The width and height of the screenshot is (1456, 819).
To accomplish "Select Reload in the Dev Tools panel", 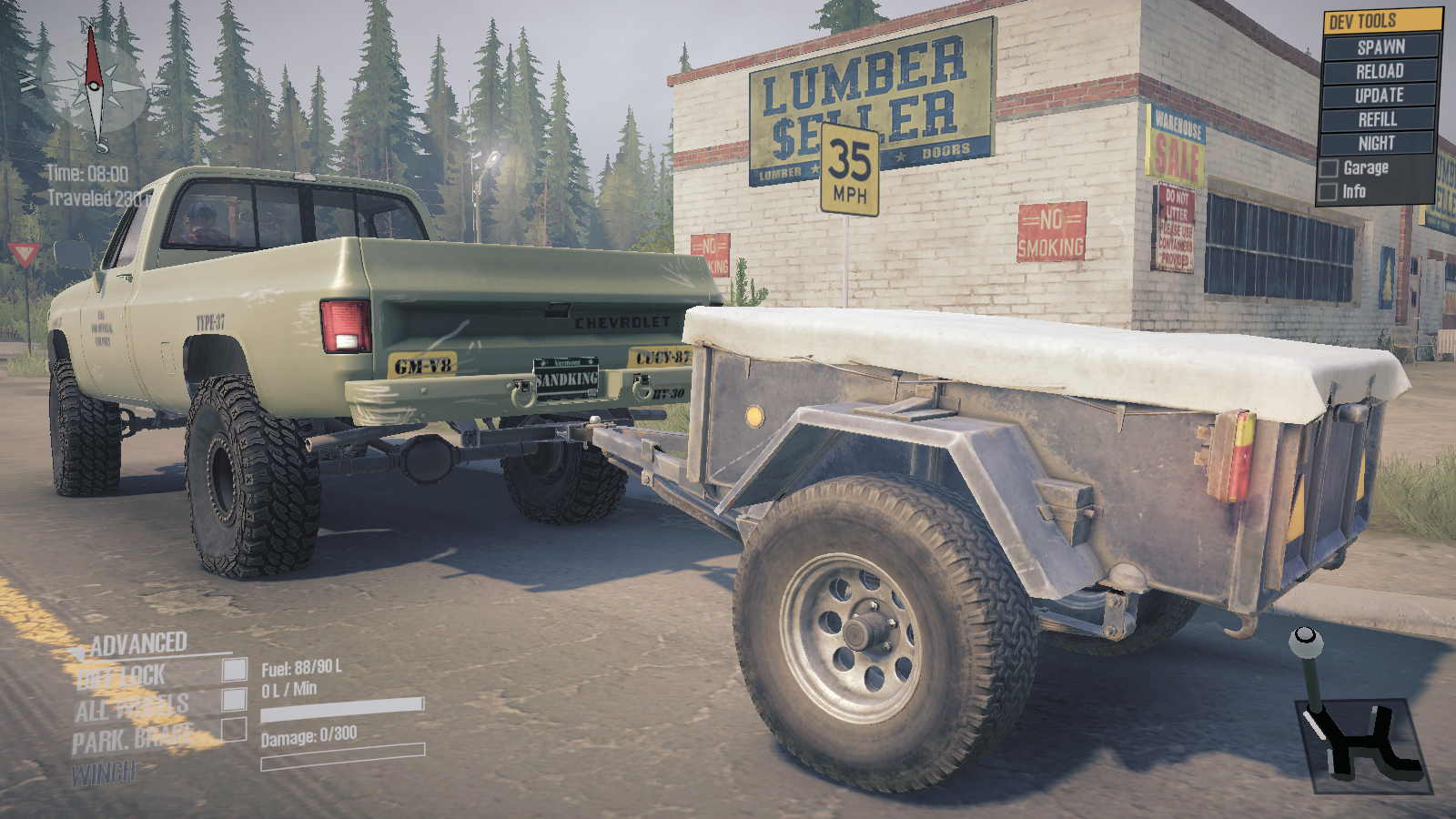I will pos(1380,71).
